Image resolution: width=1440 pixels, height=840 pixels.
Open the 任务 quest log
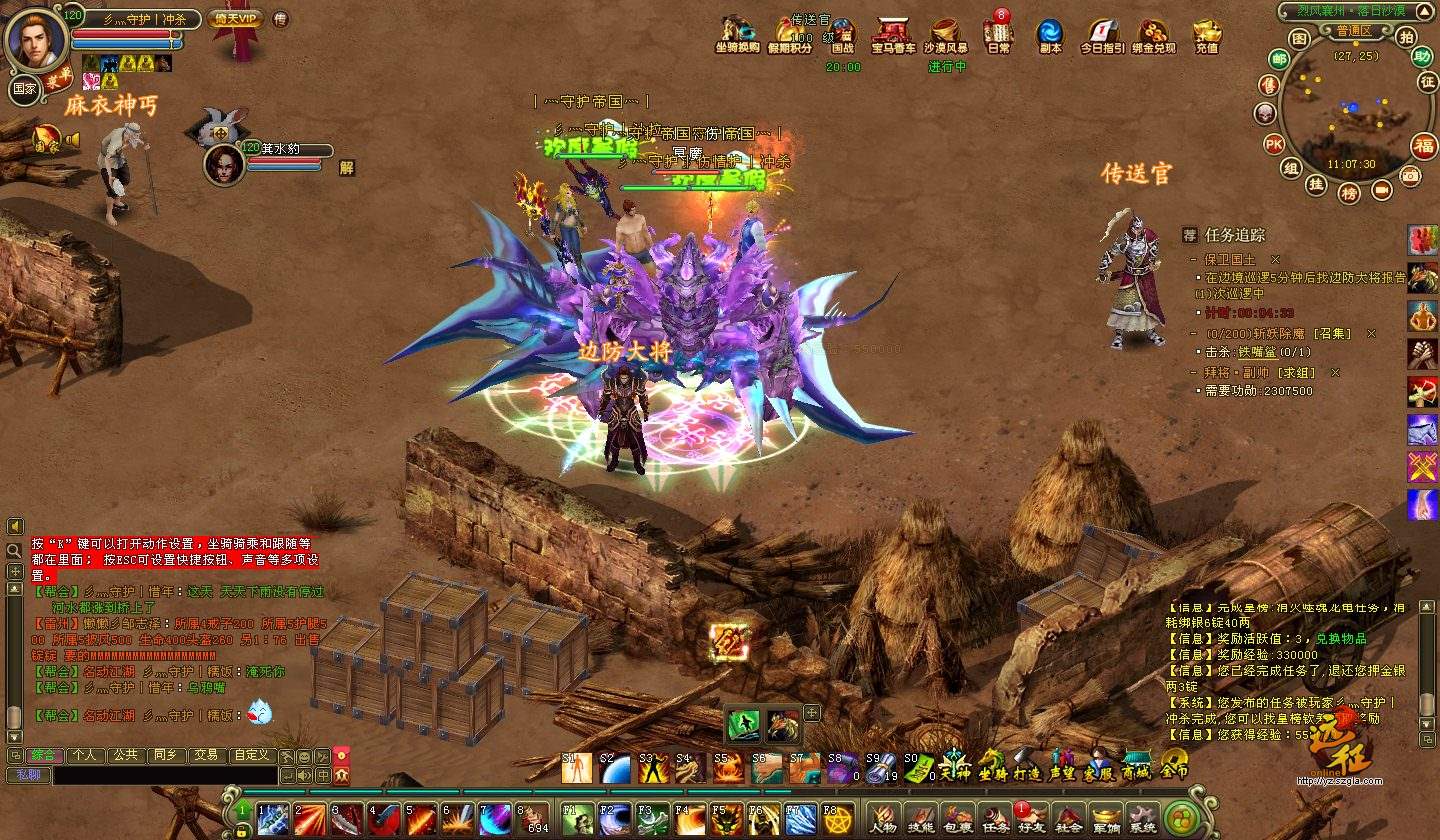click(994, 819)
